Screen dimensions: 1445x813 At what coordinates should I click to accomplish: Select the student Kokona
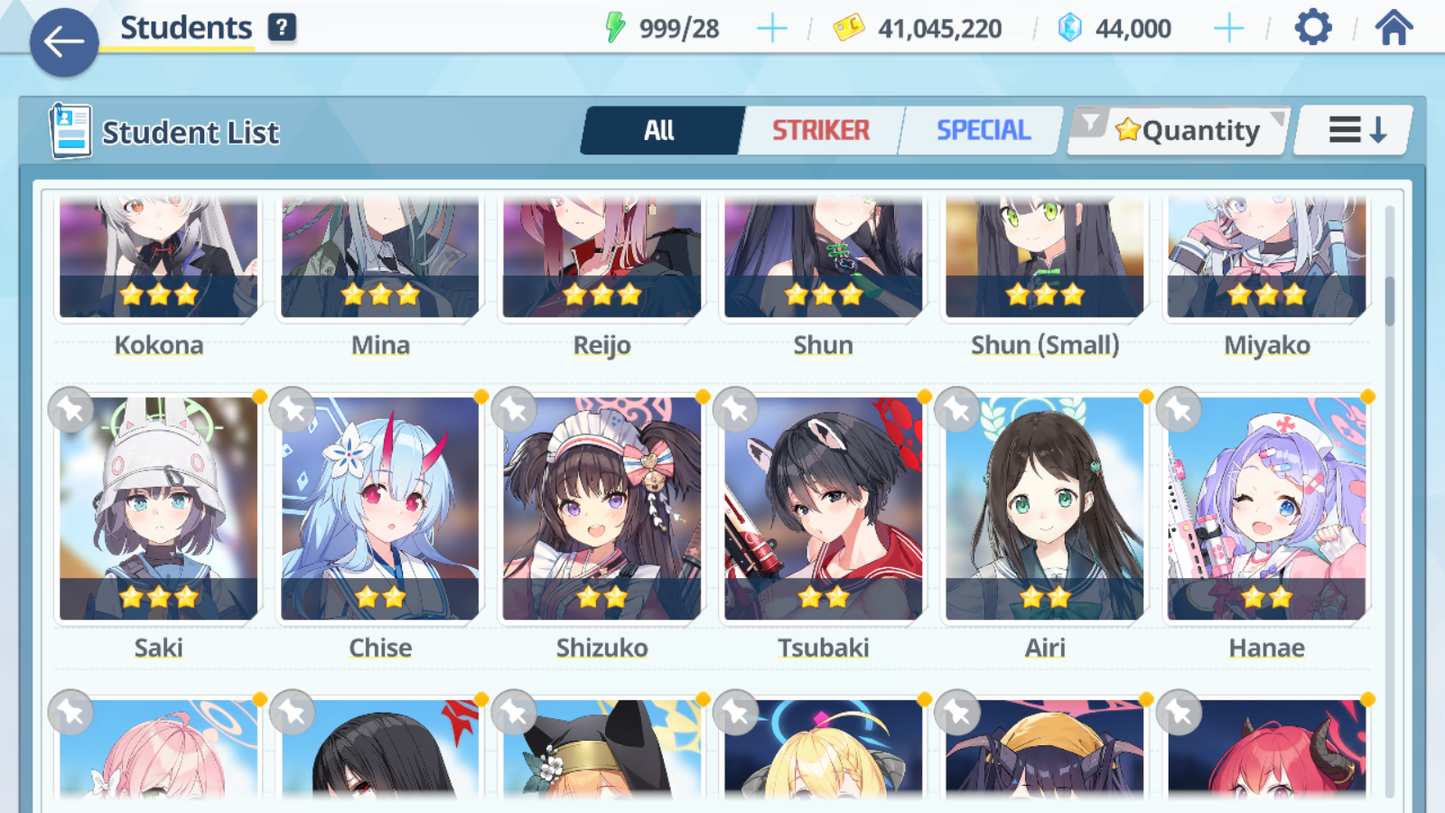158,260
